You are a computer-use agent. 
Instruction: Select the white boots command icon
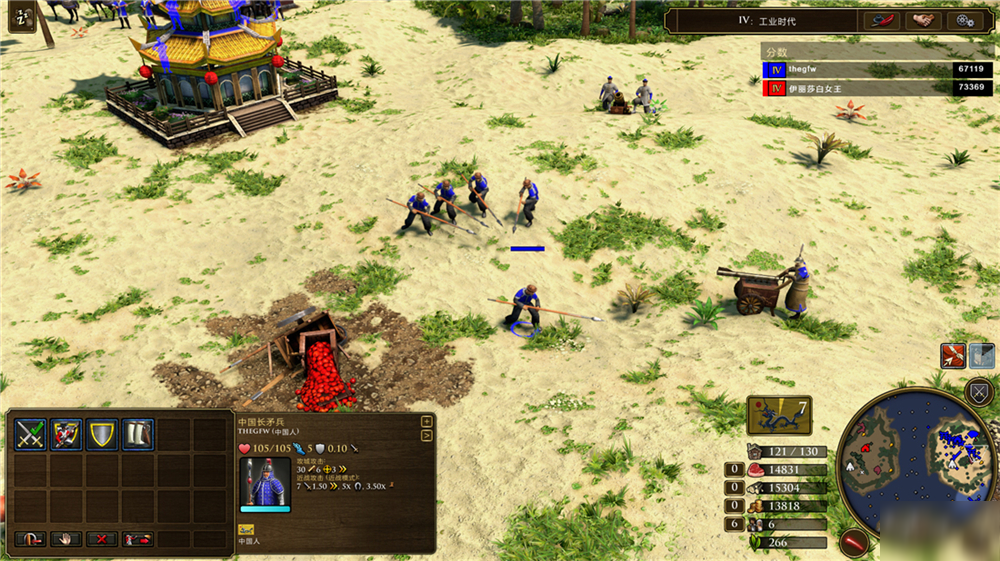coord(138,434)
